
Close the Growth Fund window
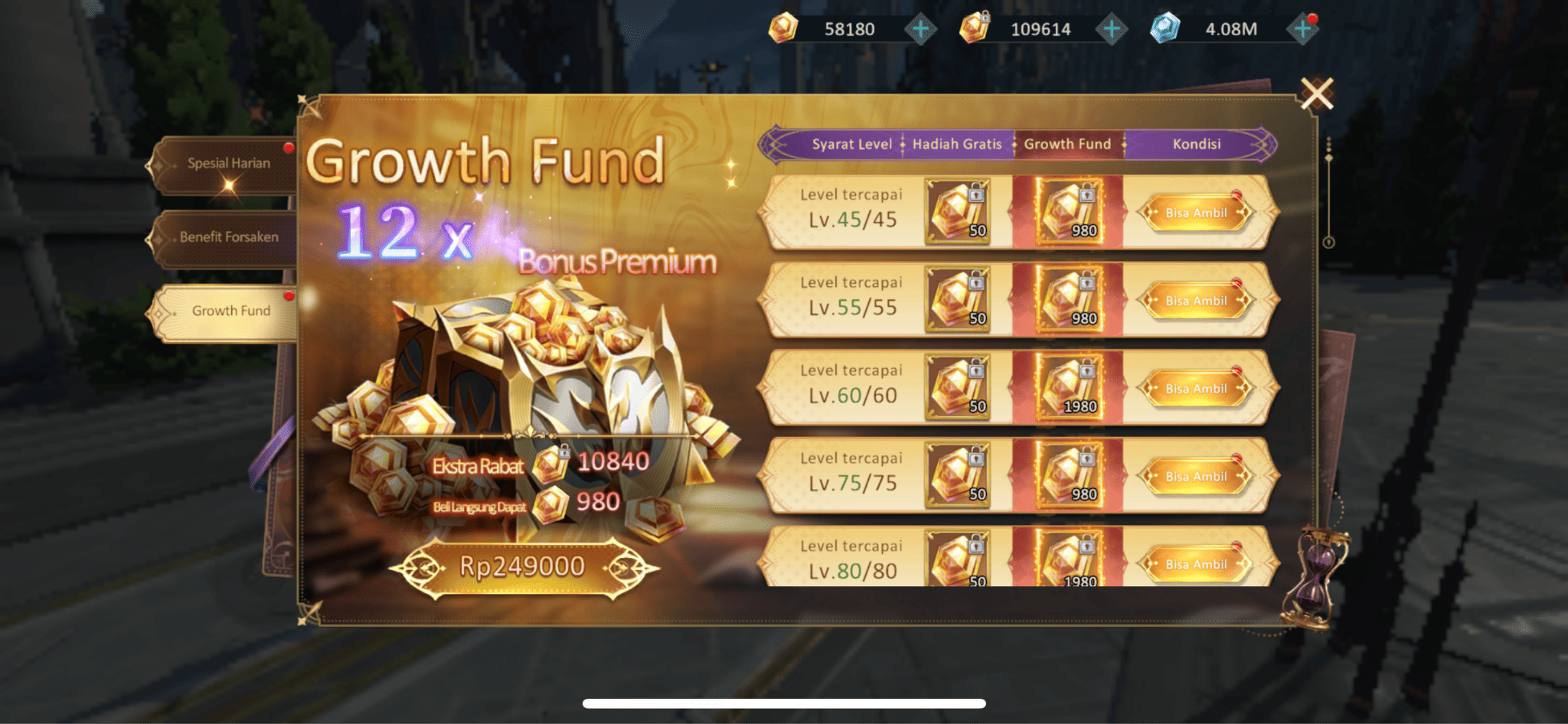pos(1317,94)
